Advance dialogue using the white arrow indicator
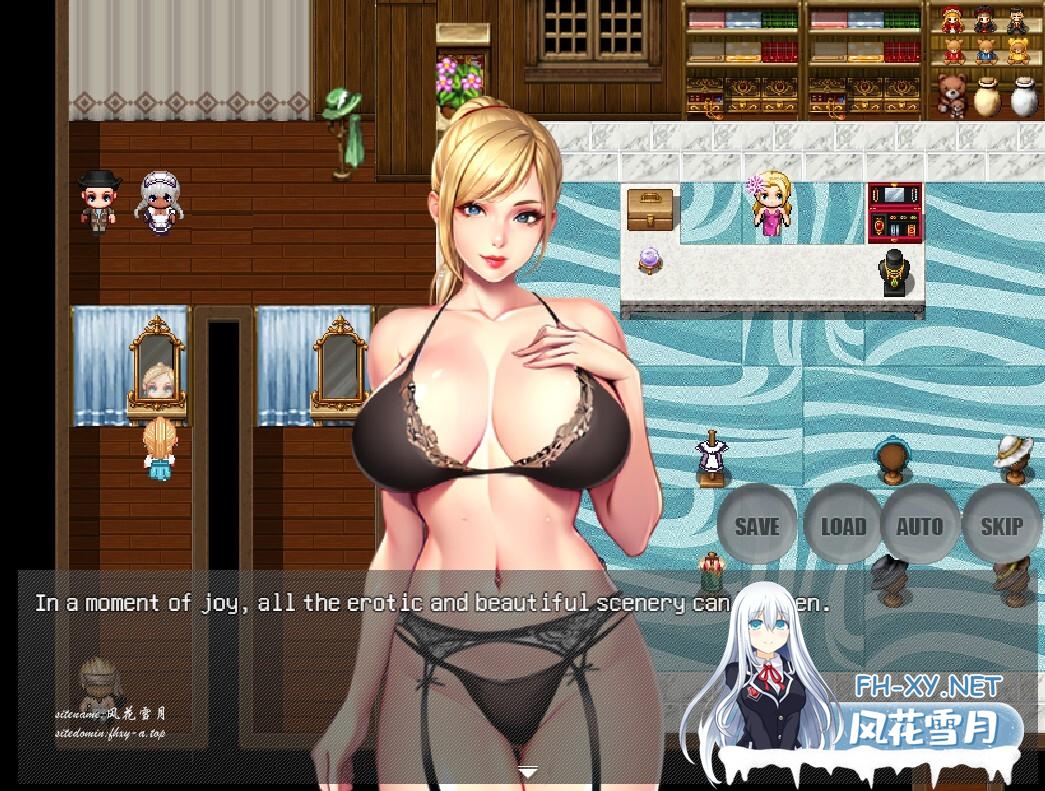The image size is (1045, 791). coord(529,771)
